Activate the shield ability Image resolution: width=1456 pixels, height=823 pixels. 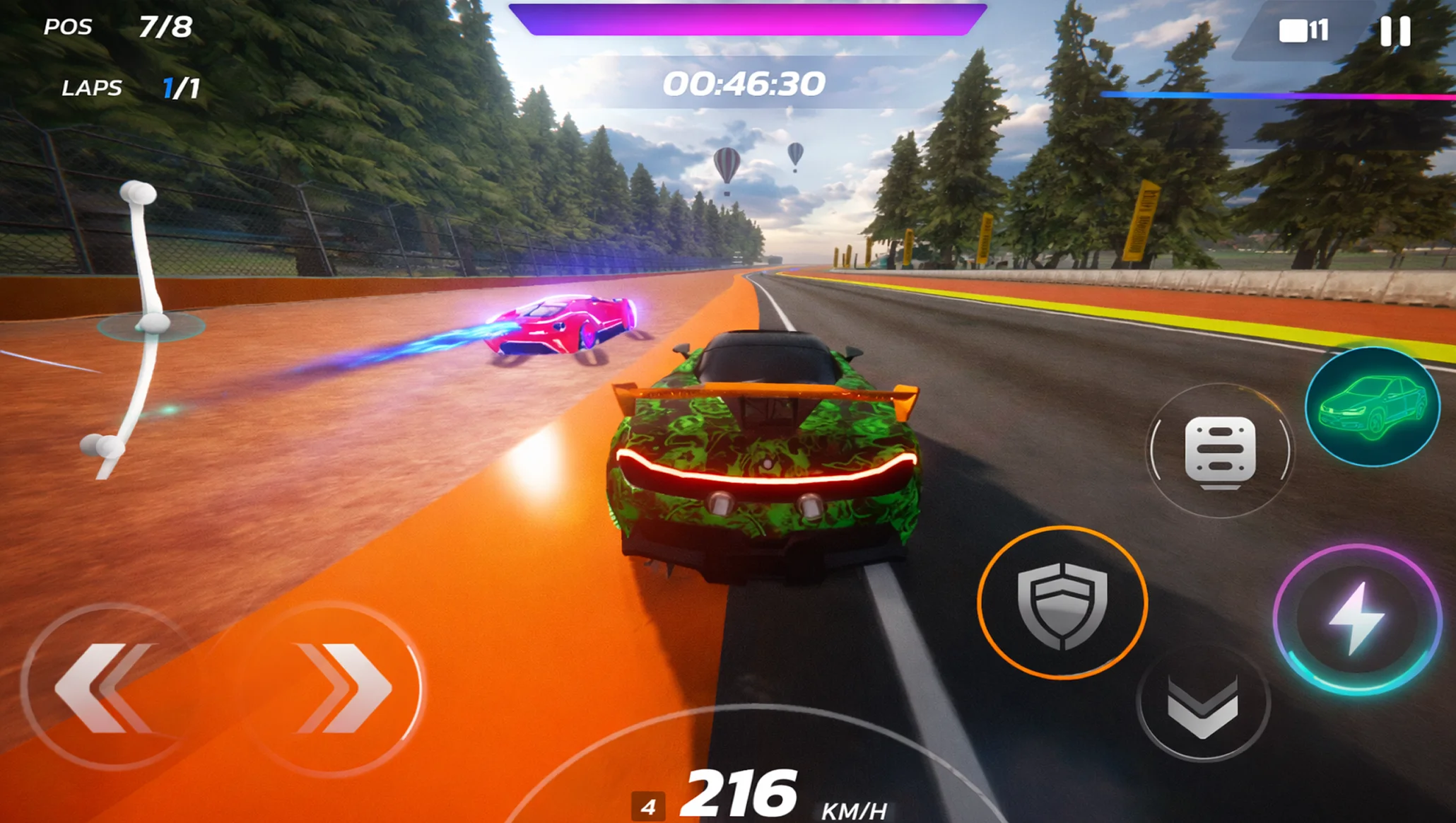point(1062,603)
